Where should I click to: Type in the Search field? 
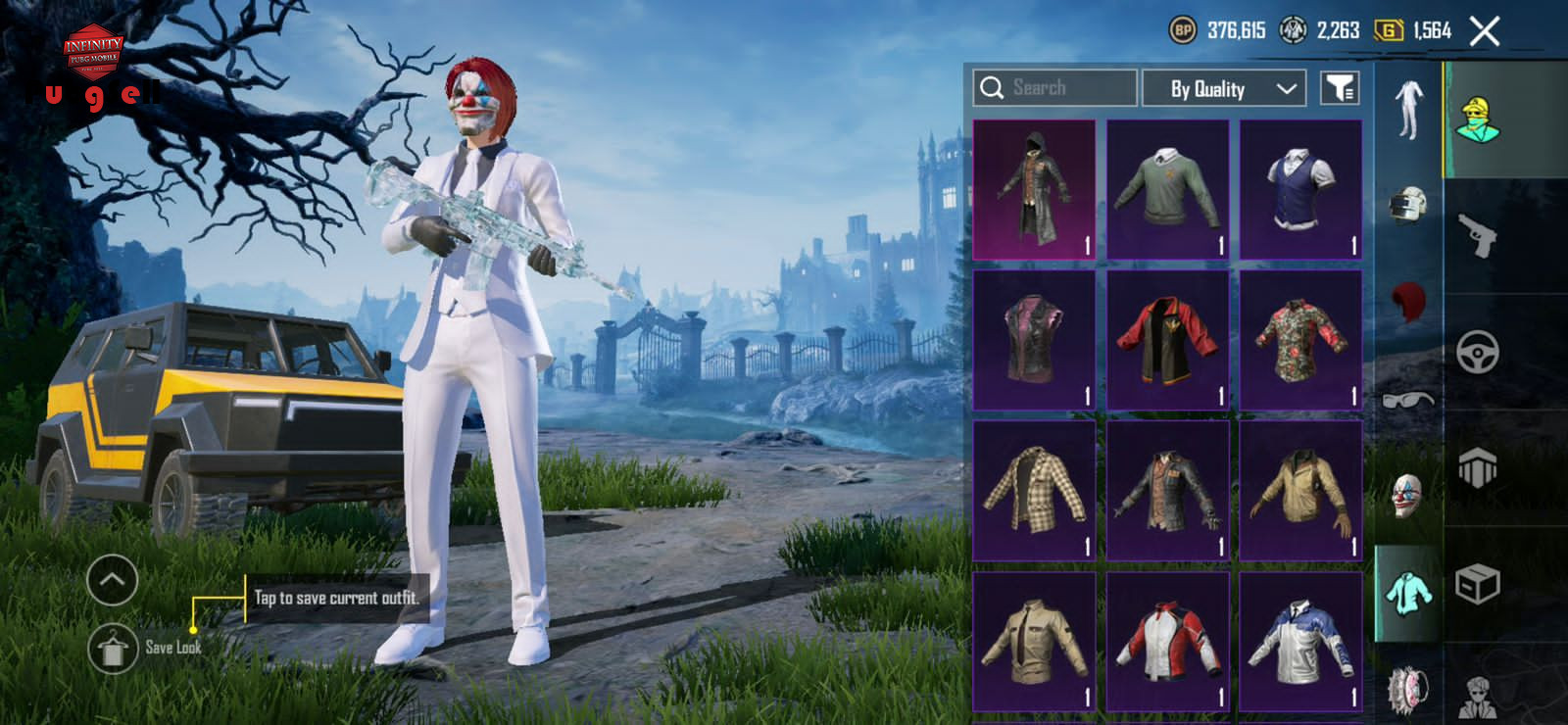click(1058, 88)
